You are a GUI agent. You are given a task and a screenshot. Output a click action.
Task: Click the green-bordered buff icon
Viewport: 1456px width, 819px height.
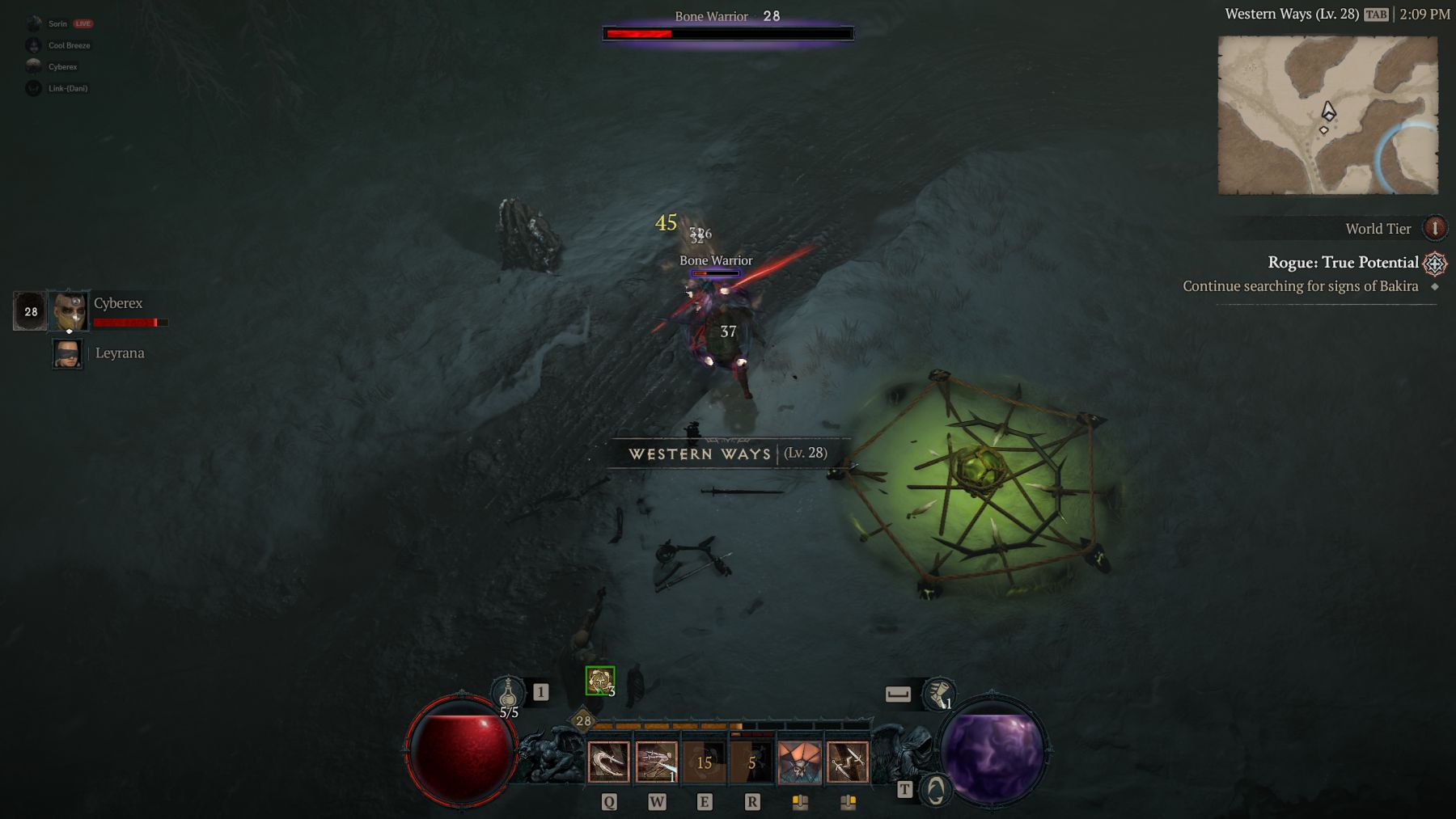(600, 681)
